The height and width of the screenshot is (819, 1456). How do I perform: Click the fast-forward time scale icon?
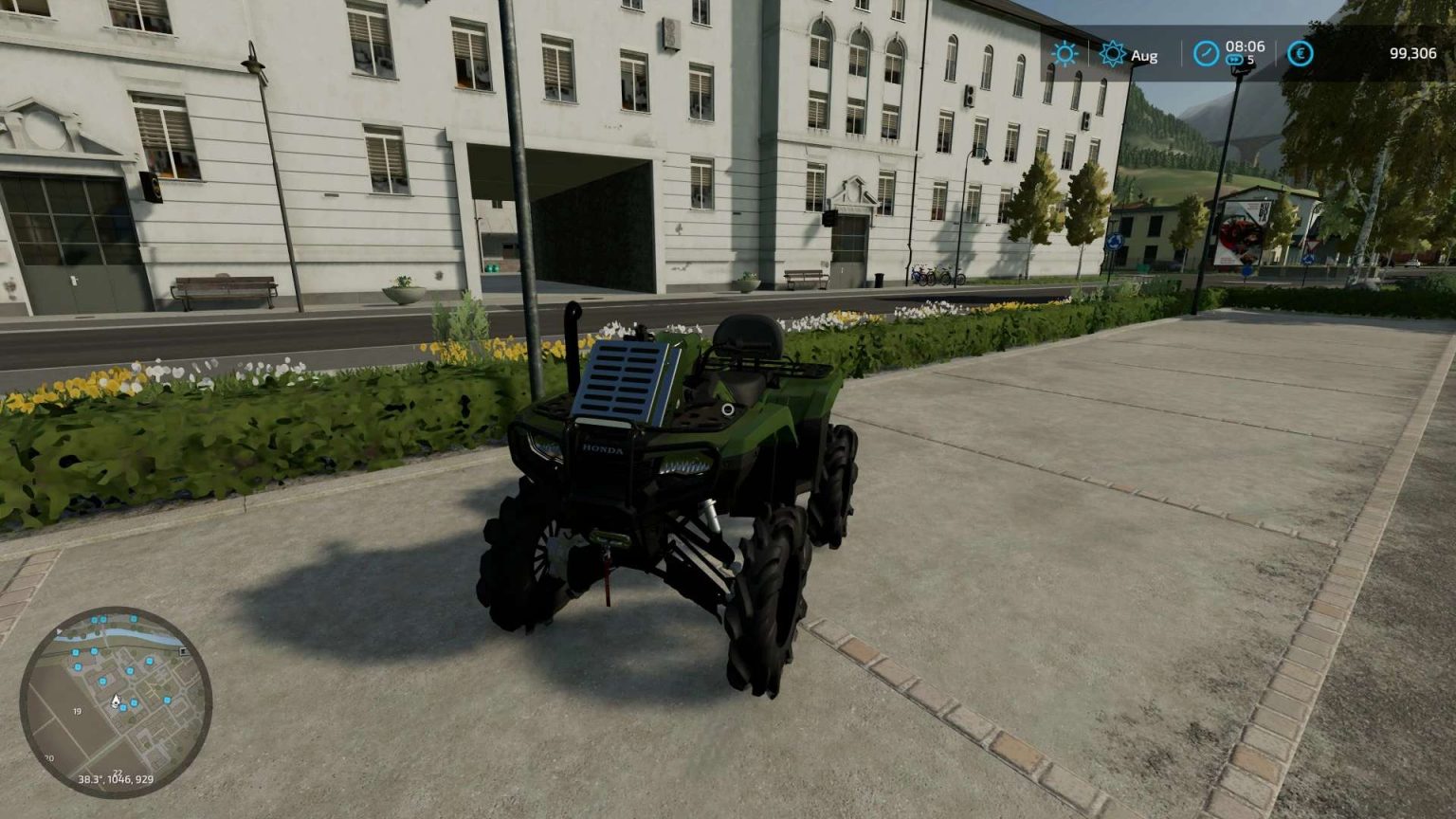[1232, 60]
